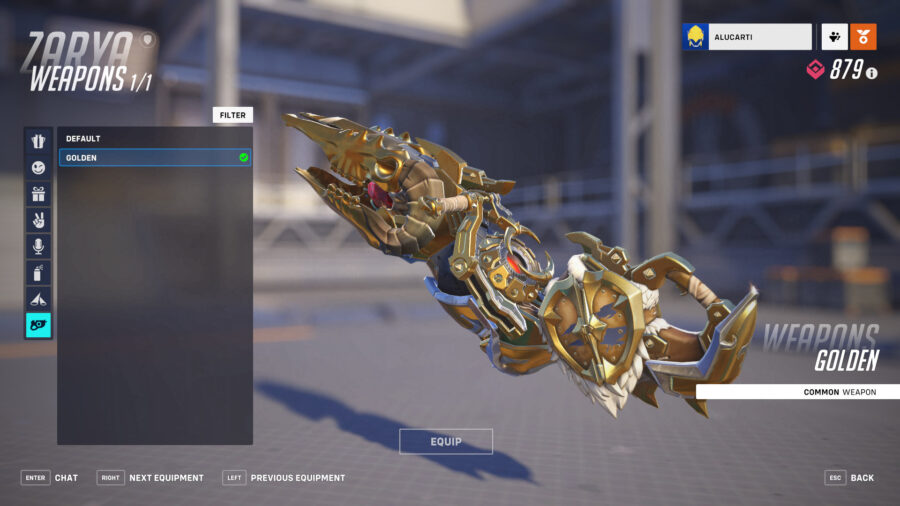Select the weapons category tab
The image size is (900, 506).
click(x=38, y=325)
